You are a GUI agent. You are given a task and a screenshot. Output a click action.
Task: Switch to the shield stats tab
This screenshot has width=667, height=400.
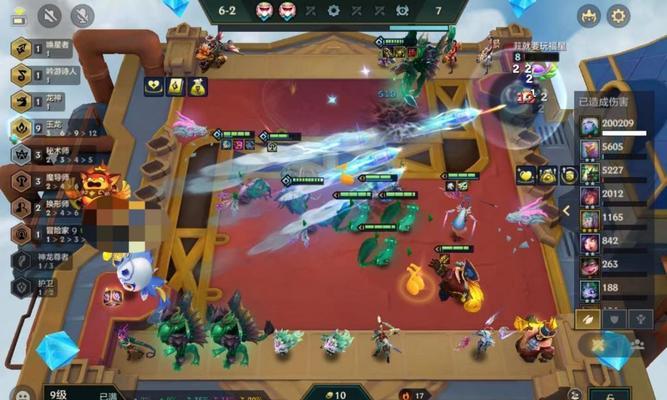pyautogui.click(x=615, y=318)
